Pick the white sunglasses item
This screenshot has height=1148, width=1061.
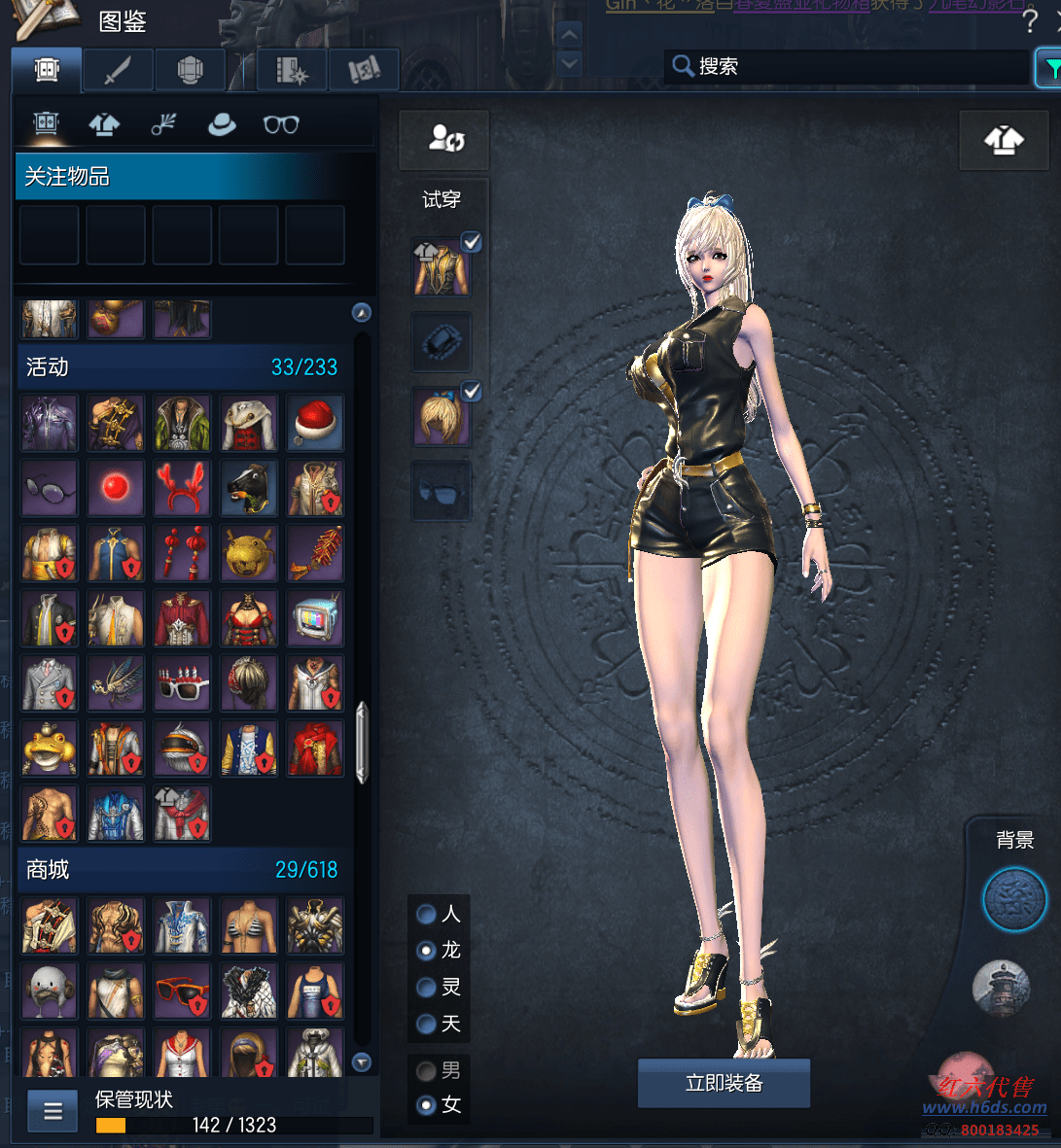pos(183,682)
